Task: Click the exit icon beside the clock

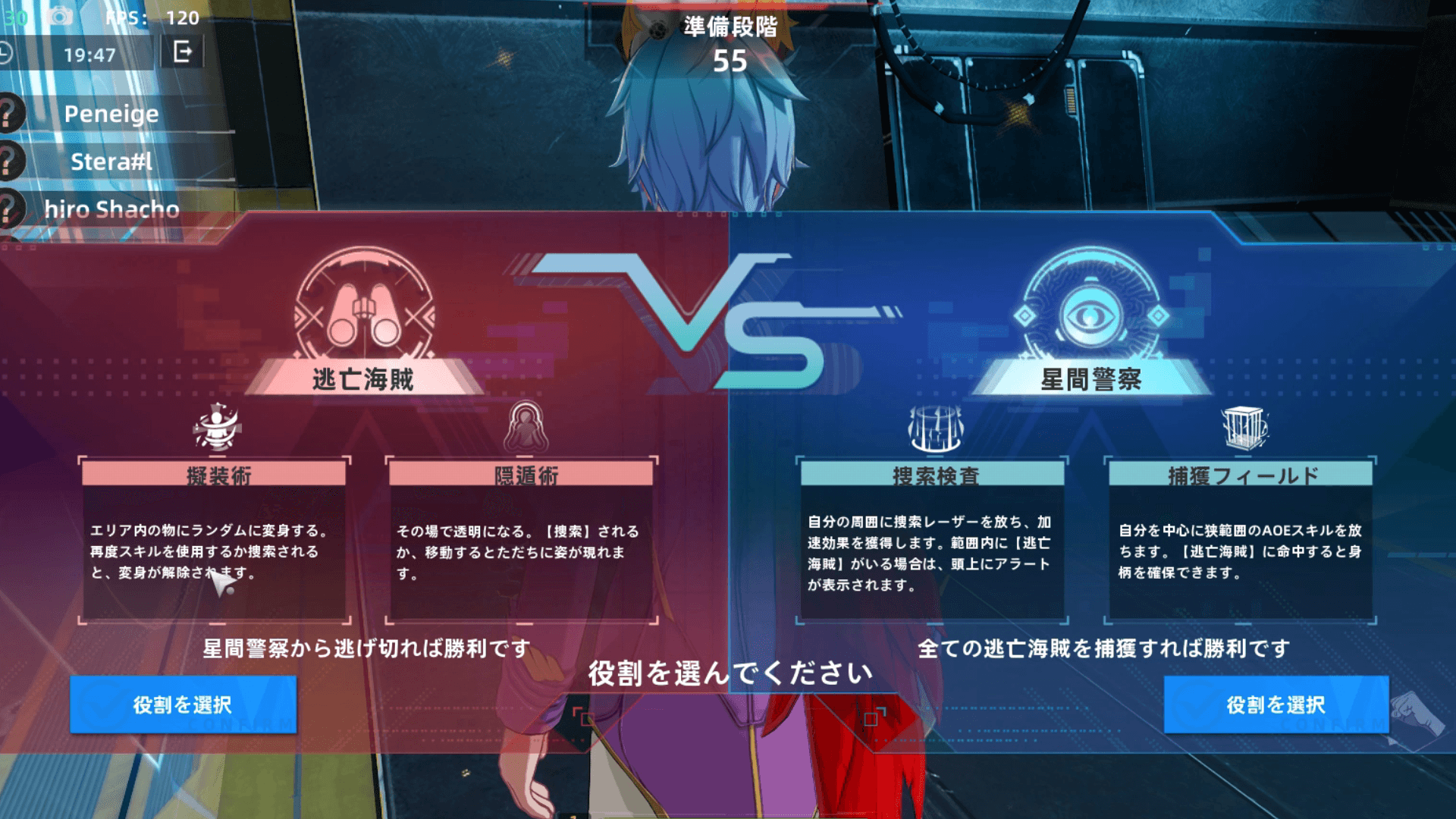Action: tap(183, 52)
